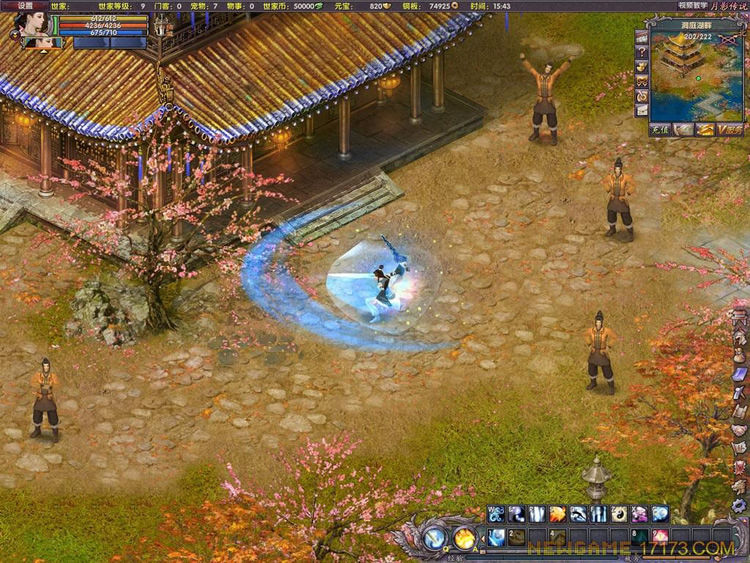Open the 设置 settings menu
The image size is (750, 563).
click(x=23, y=6)
